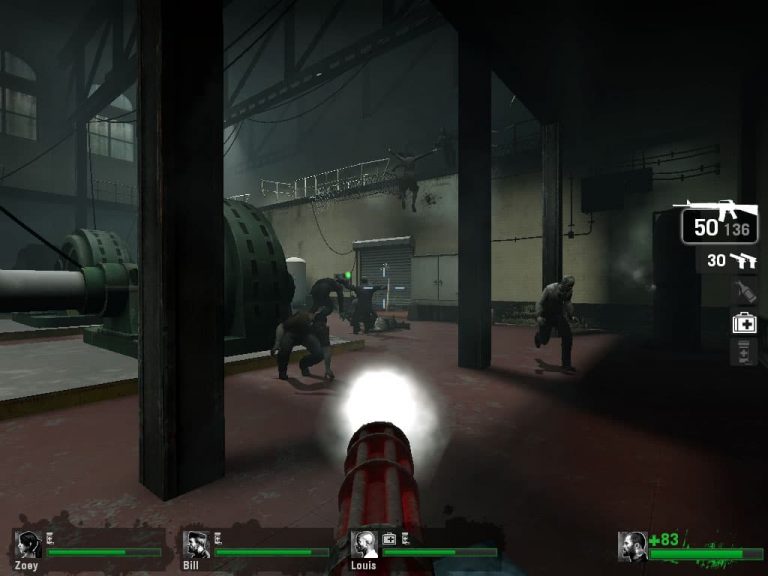768x576 pixels.
Task: Select the first aid kit slot
Action: (744, 322)
